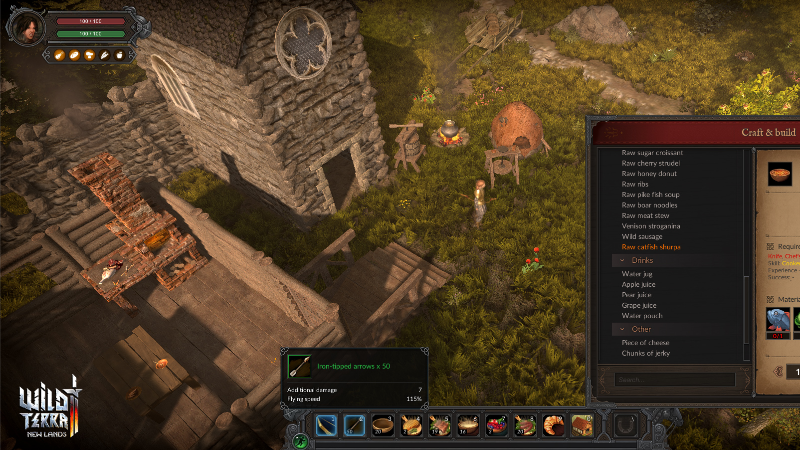Select the iron-tipped arrows hotbar slot

tap(354, 426)
